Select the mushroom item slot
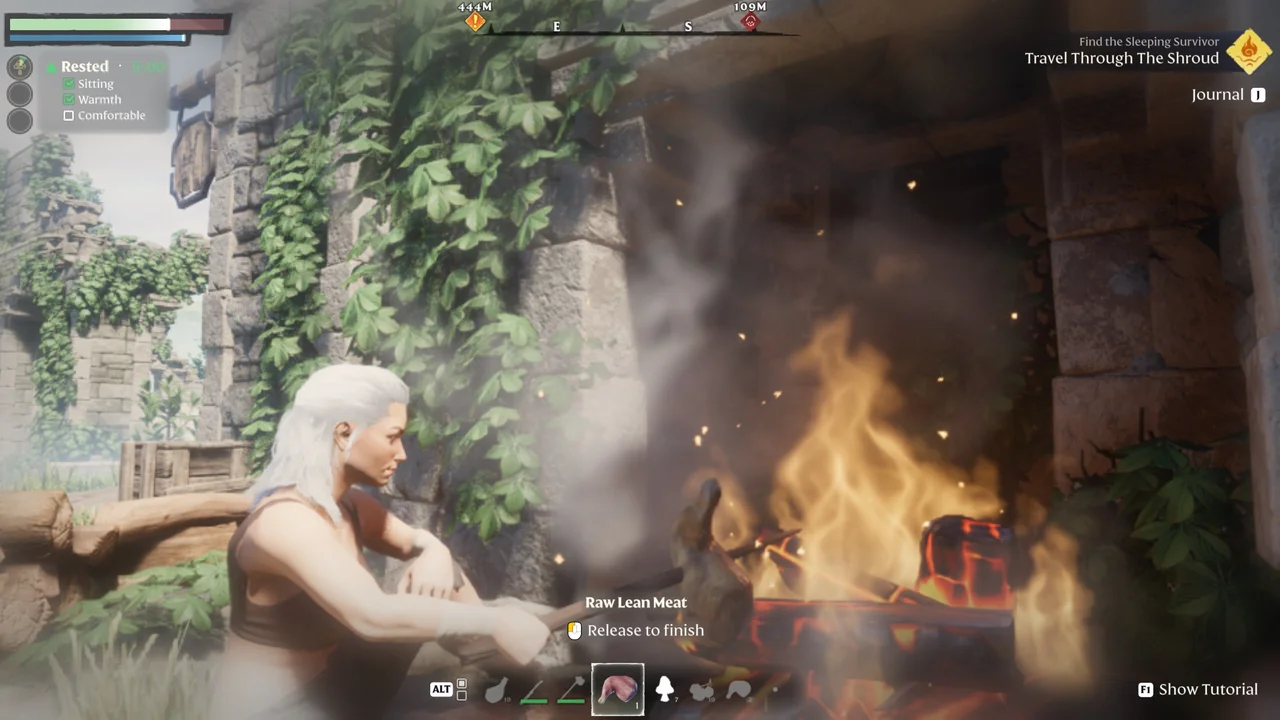 click(x=666, y=690)
